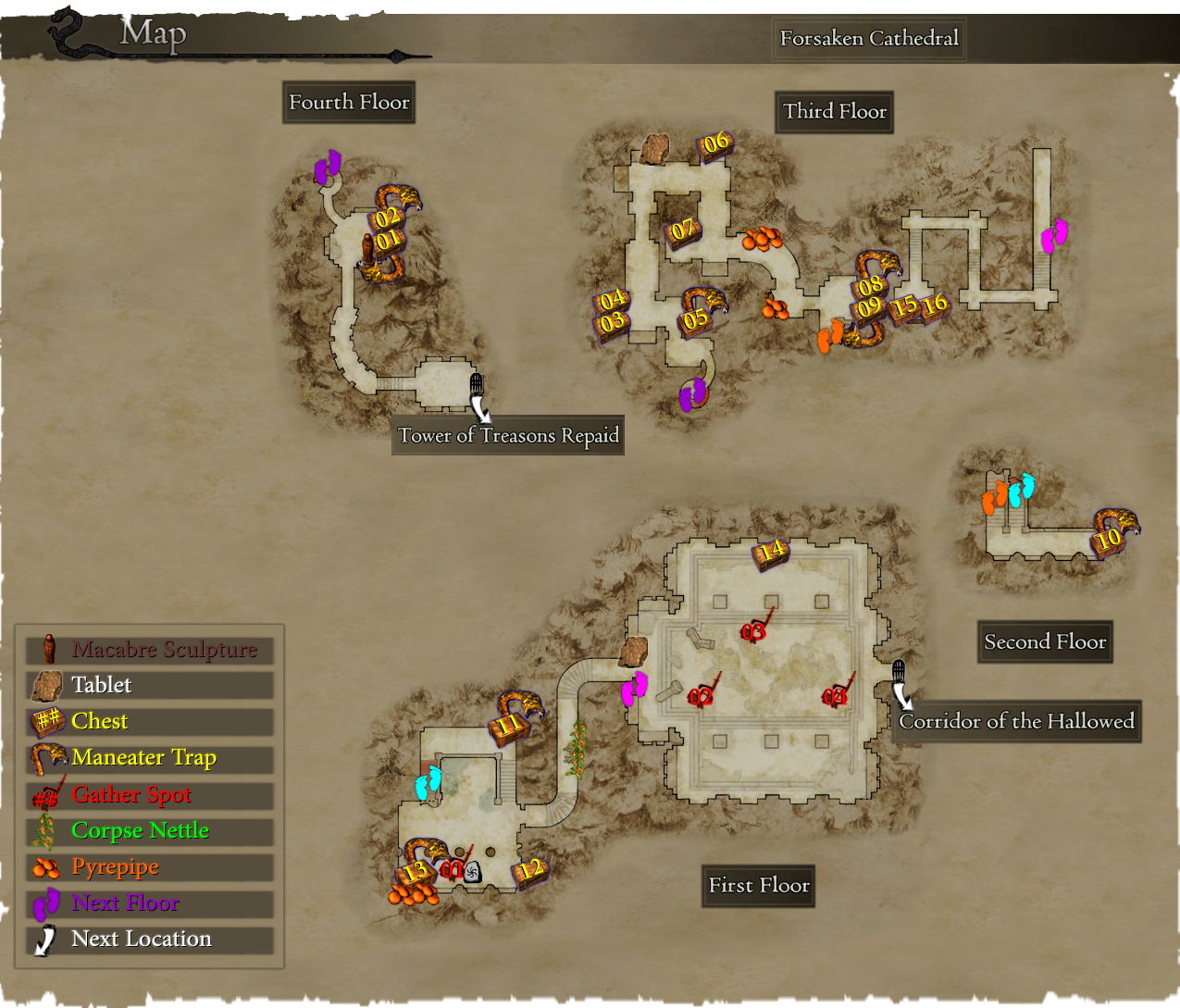The image size is (1180, 1008).
Task: Select chest marker 12 on the map
Action: click(x=529, y=871)
